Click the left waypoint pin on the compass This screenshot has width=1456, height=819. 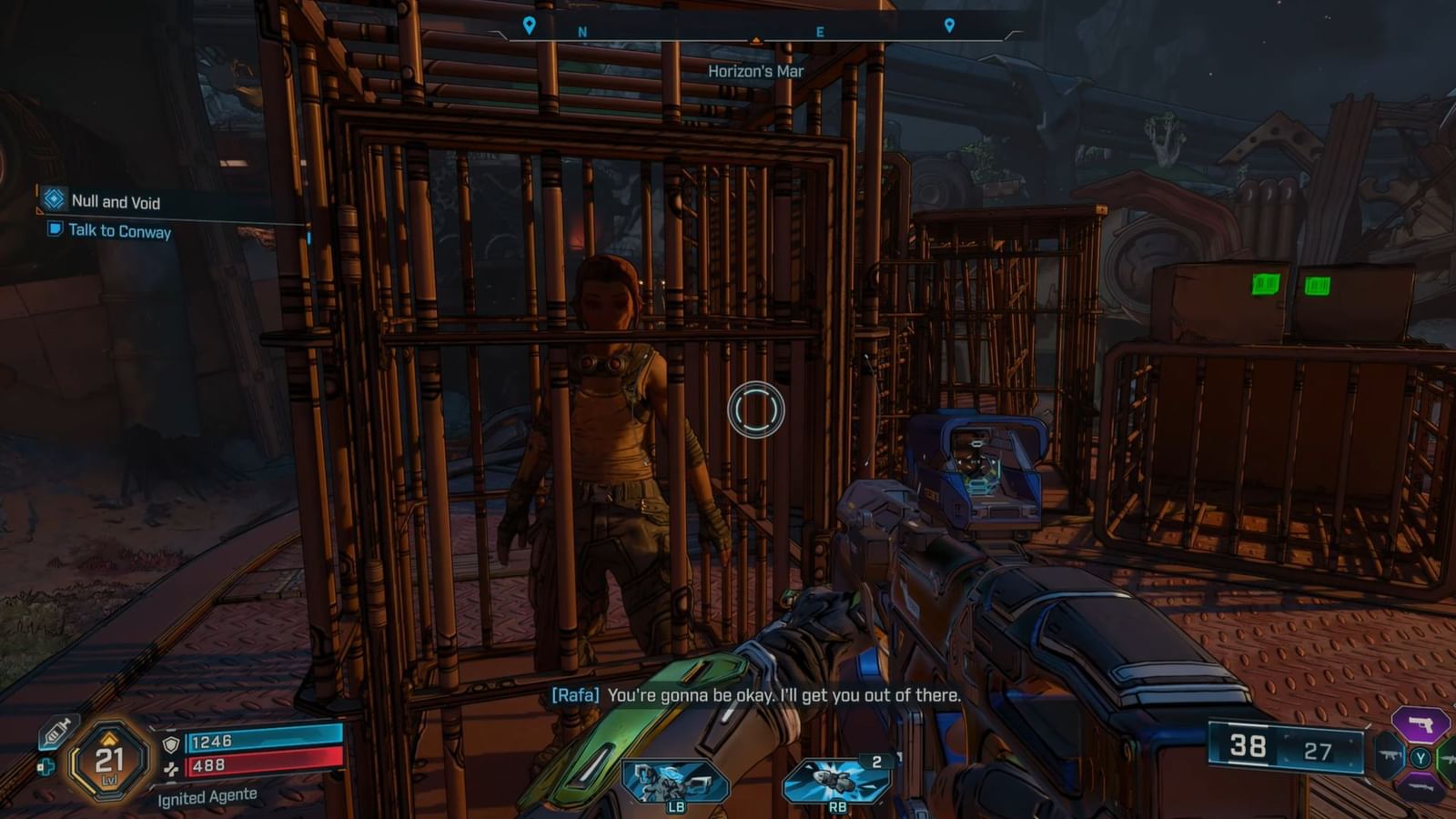[531, 25]
